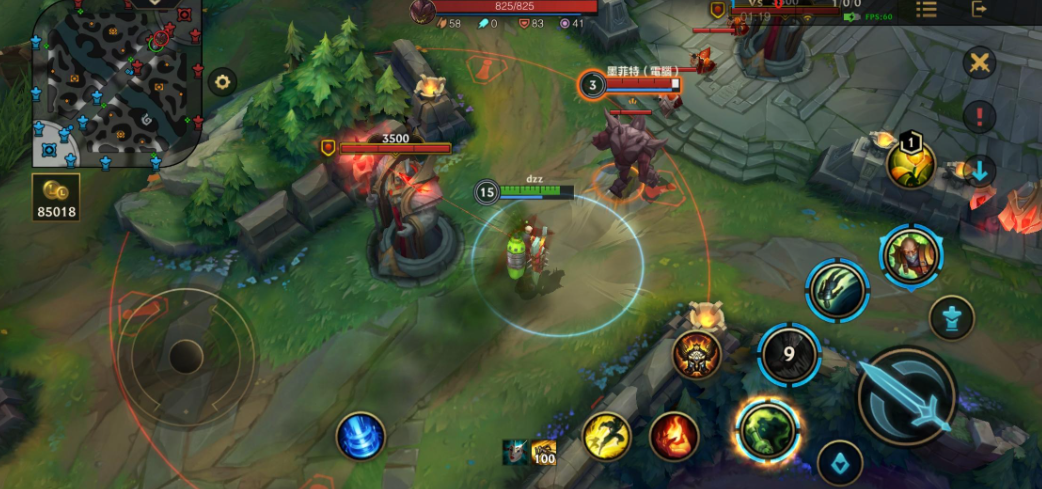
Task: Send the red exclamation danger ping
Action: click(979, 116)
